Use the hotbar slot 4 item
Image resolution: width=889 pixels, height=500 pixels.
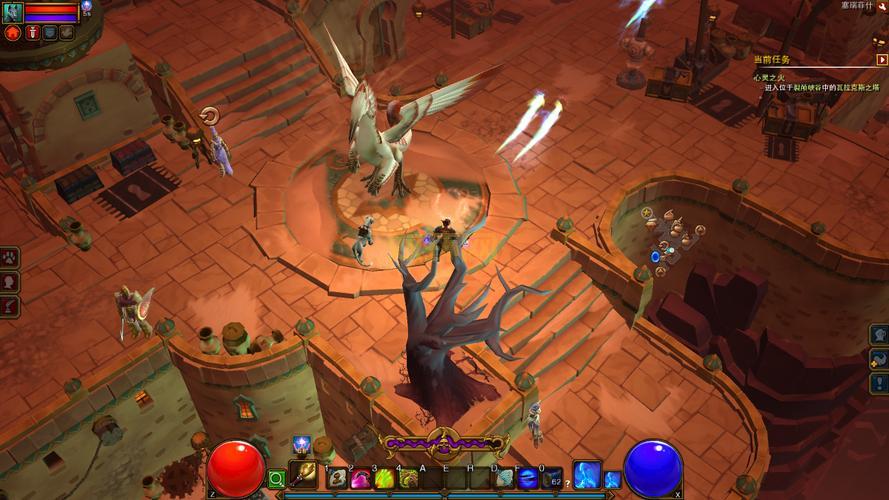coord(408,478)
